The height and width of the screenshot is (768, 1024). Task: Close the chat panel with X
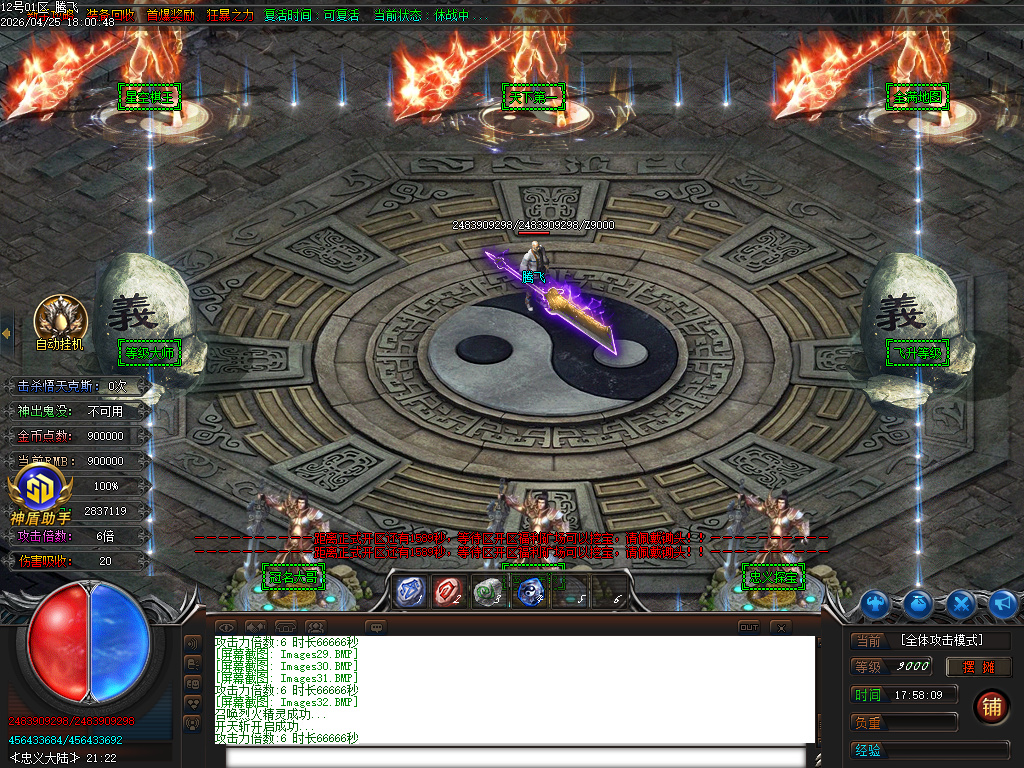coord(781,627)
